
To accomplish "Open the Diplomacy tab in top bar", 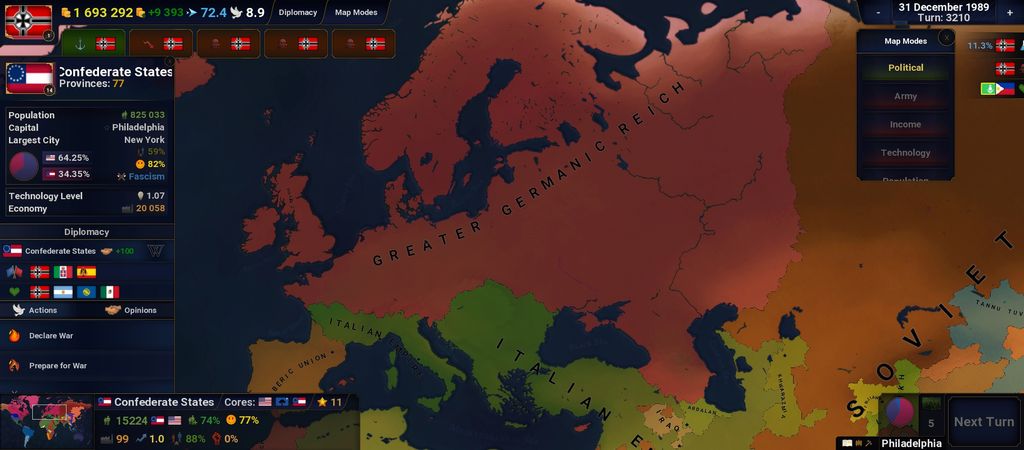I will (298, 13).
